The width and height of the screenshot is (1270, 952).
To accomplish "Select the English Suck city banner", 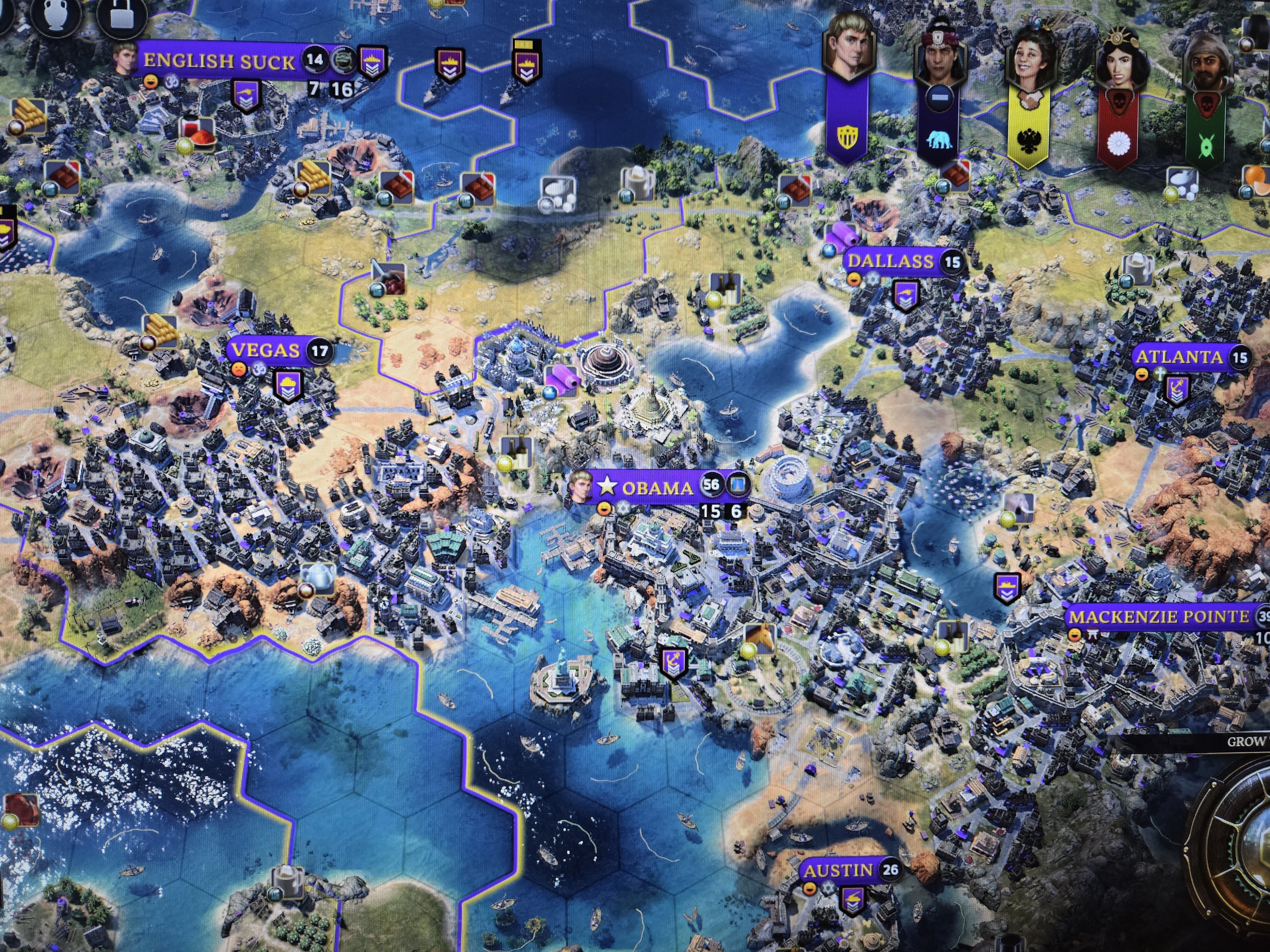I will pyautogui.click(x=219, y=61).
